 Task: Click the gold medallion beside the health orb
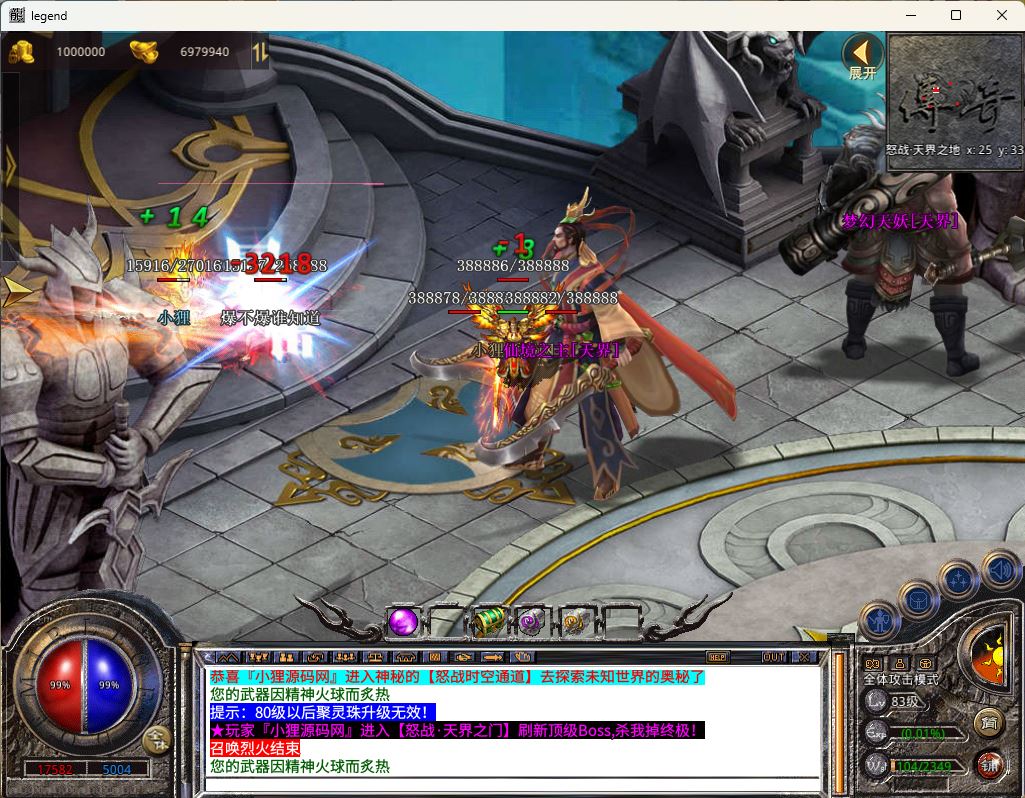pos(156,739)
